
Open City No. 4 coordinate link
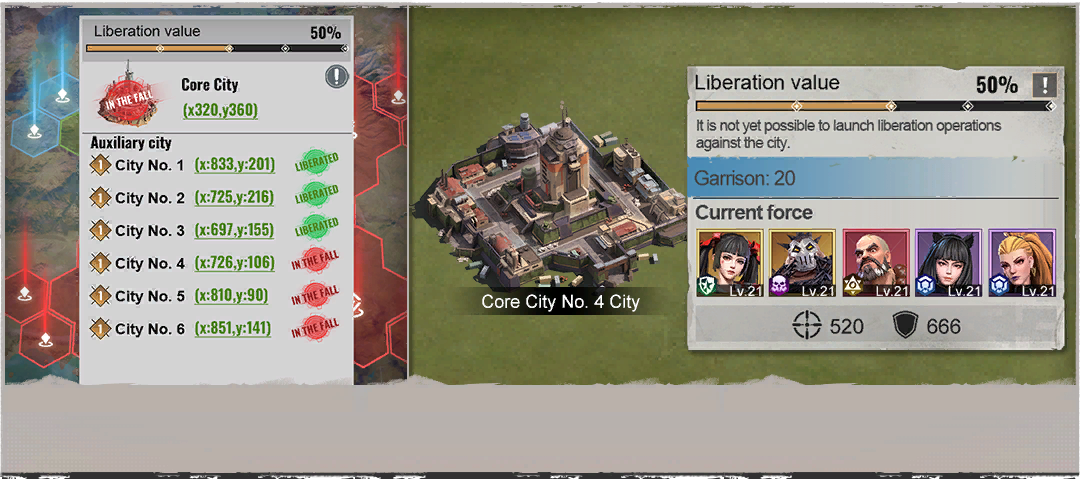pos(234,263)
